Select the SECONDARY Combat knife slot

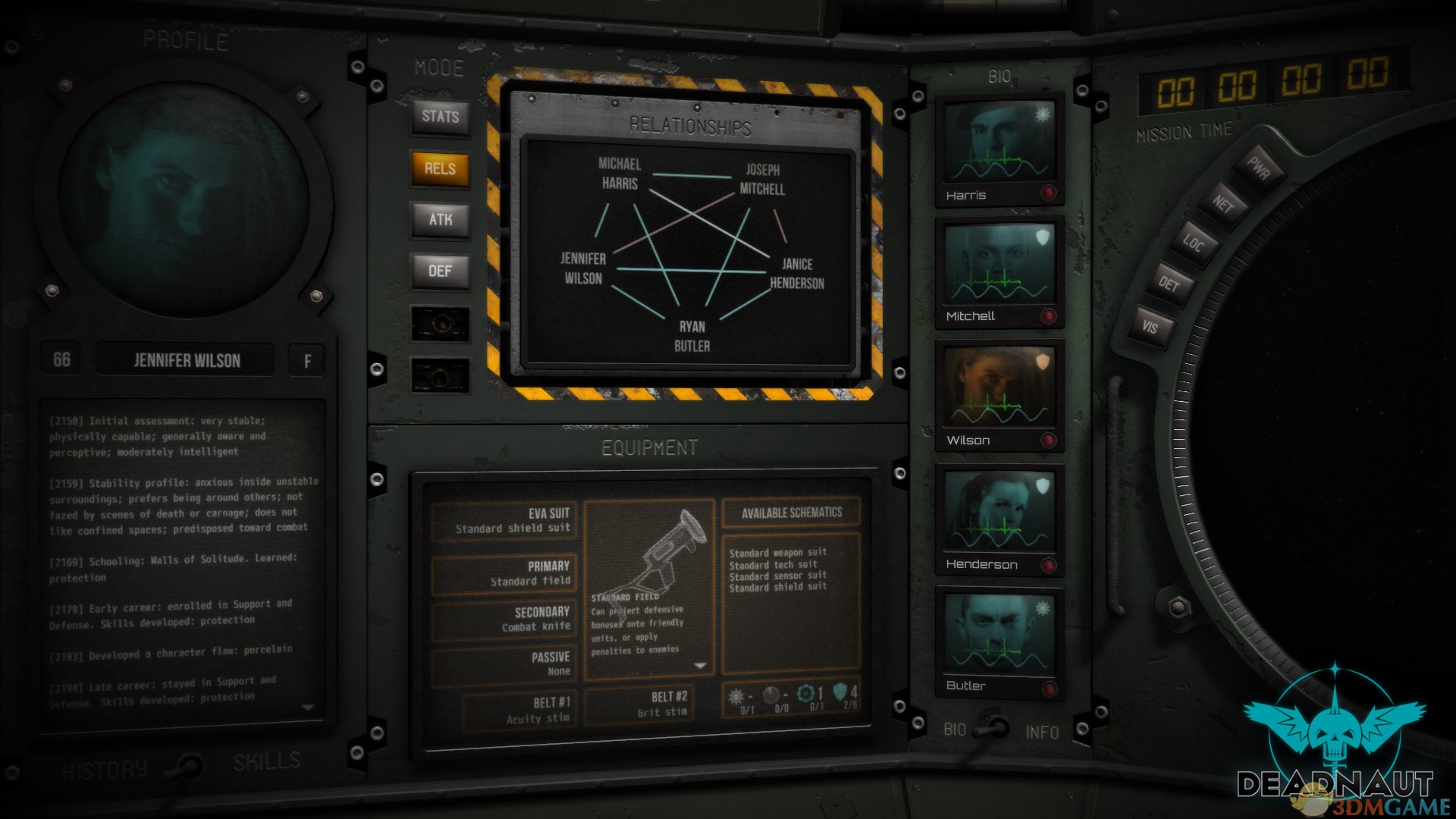tap(506, 619)
